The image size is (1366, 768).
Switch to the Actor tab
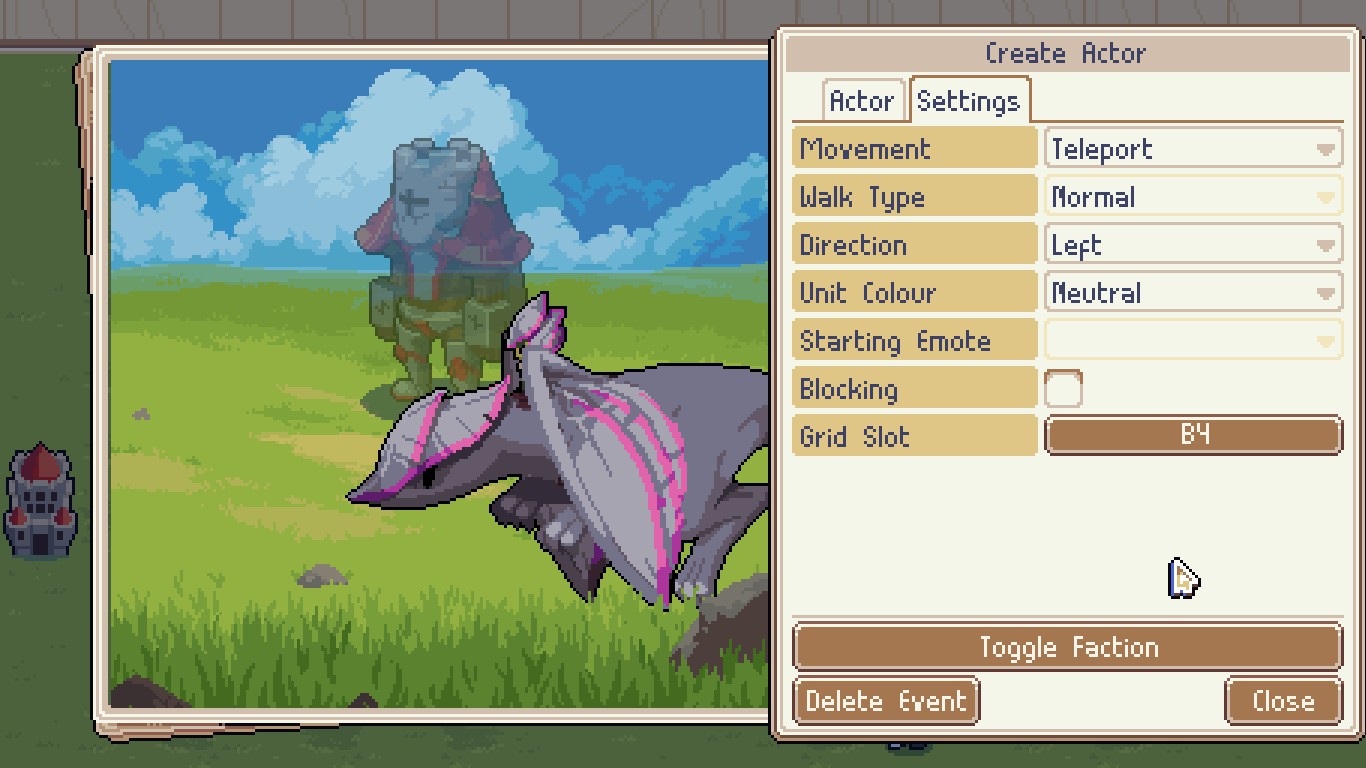click(x=861, y=102)
